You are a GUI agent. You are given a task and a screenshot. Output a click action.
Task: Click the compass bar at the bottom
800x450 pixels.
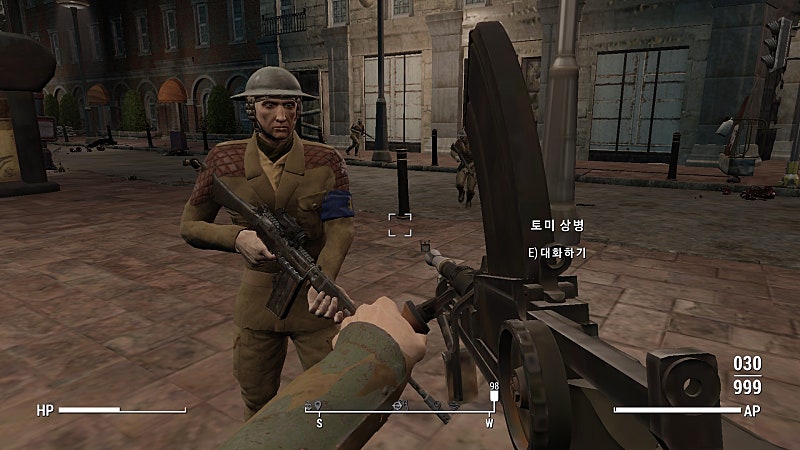(x=402, y=409)
